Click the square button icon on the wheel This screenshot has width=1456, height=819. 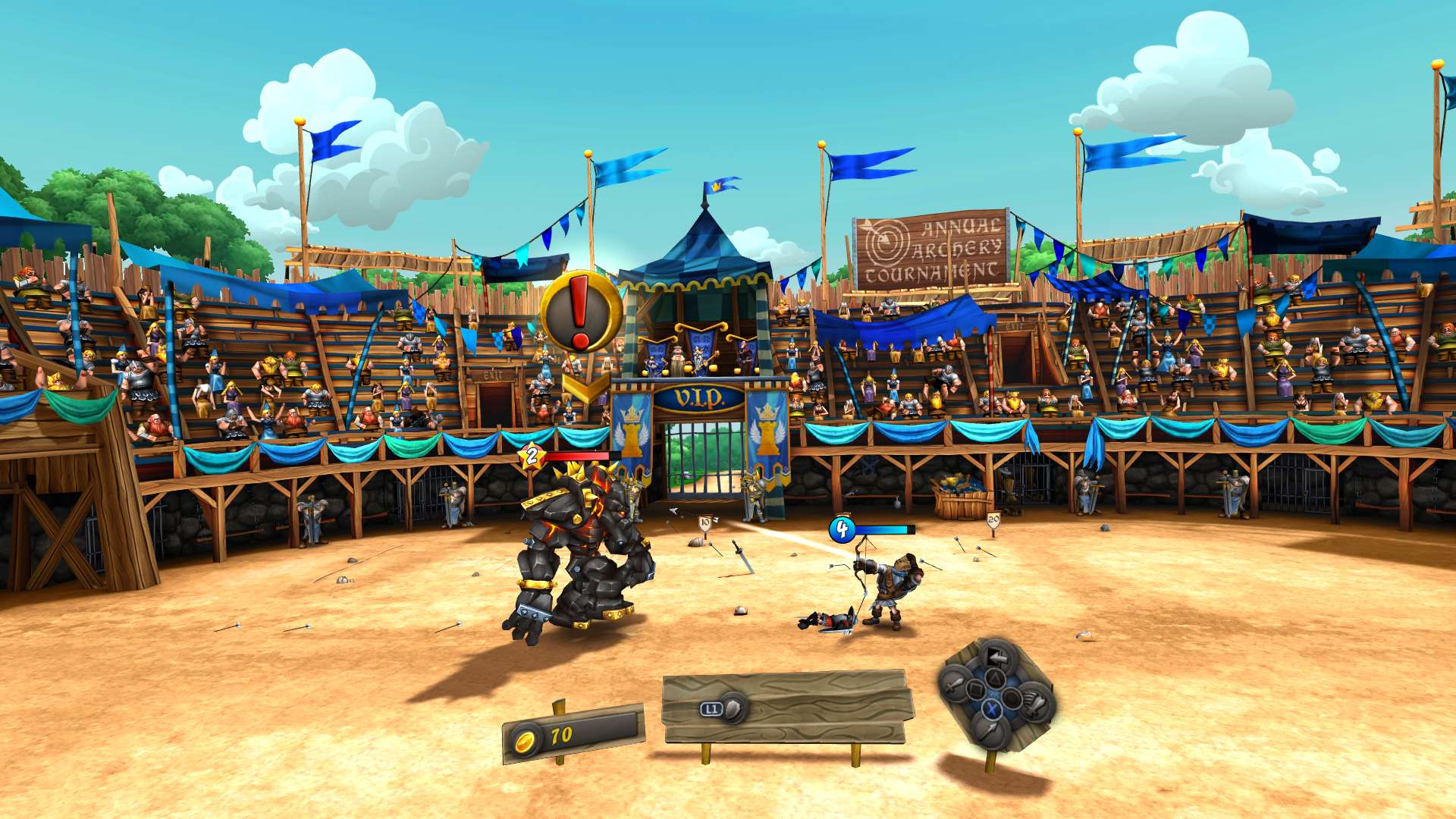pyautogui.click(x=977, y=689)
